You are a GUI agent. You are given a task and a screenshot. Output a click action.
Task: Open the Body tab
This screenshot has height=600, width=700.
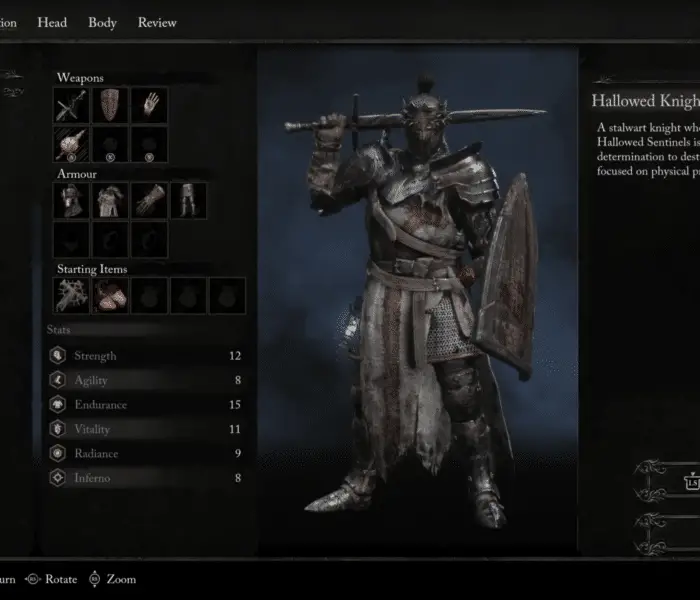coord(102,23)
